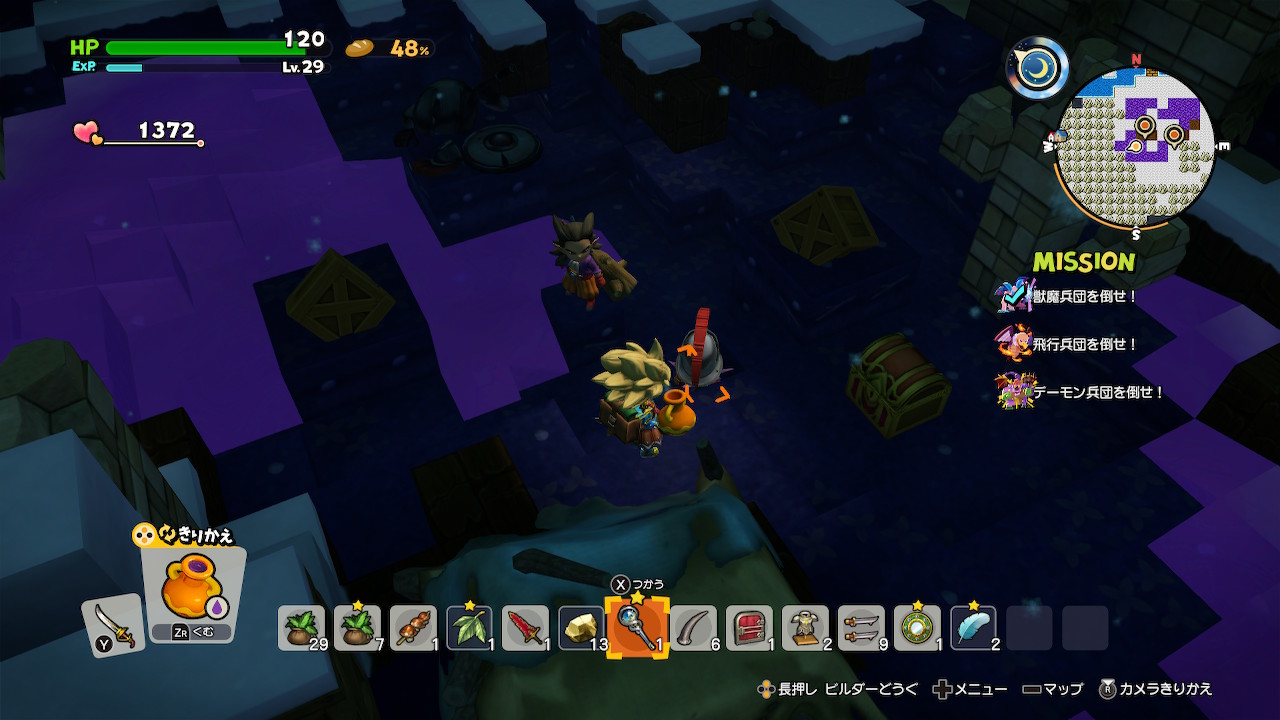1280x720 pixels.
Task: Select the blue feather hotbar slot
Action: (973, 628)
